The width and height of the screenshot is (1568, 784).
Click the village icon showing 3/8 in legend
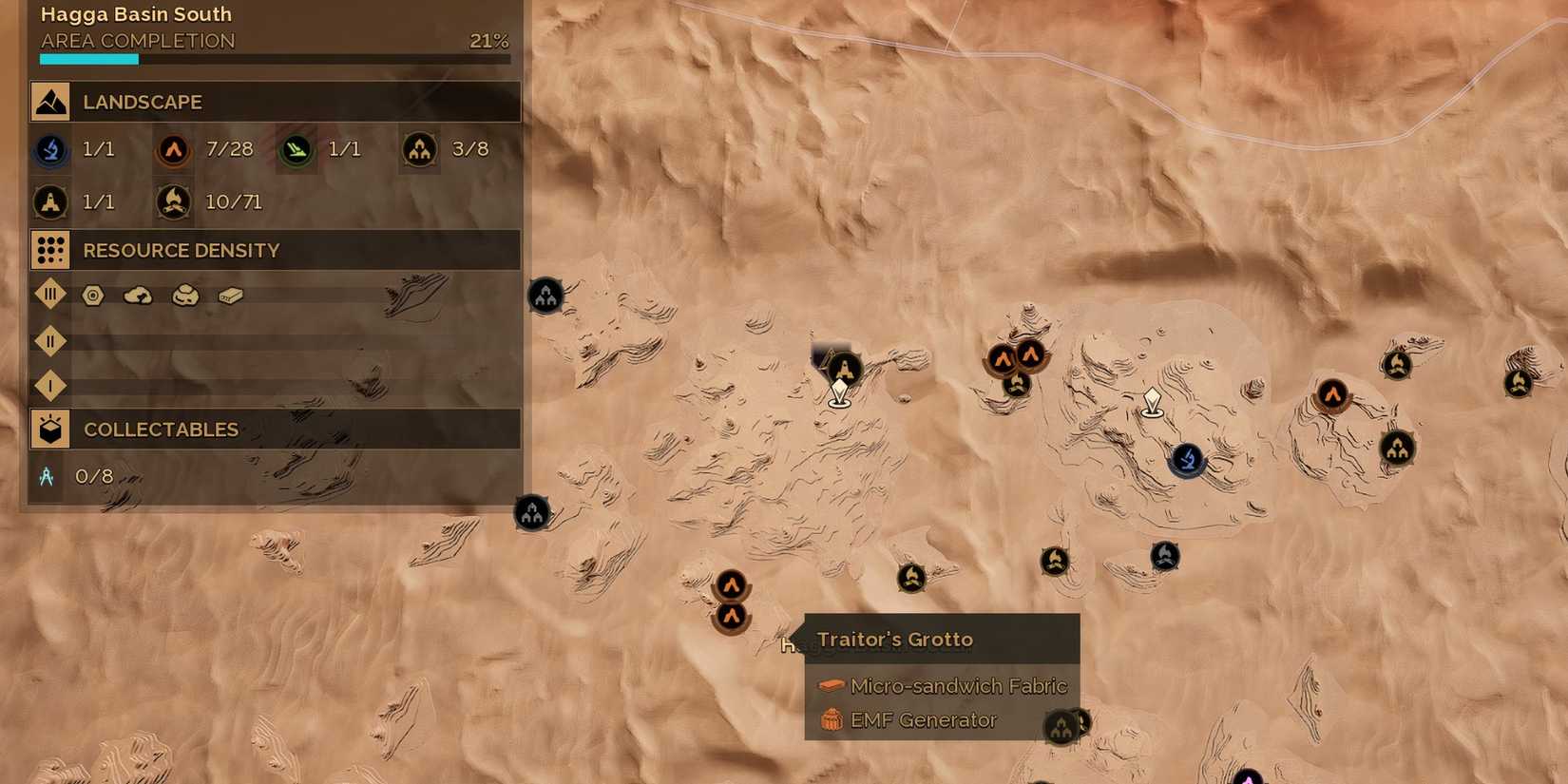[418, 149]
